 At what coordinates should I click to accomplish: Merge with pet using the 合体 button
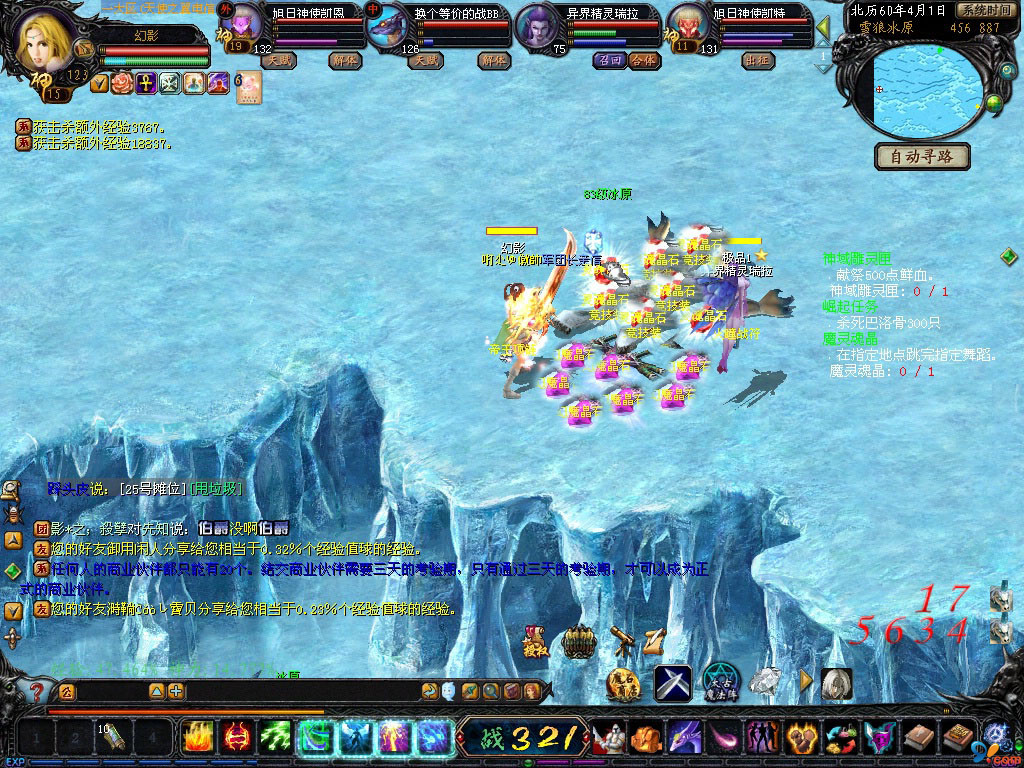point(644,60)
